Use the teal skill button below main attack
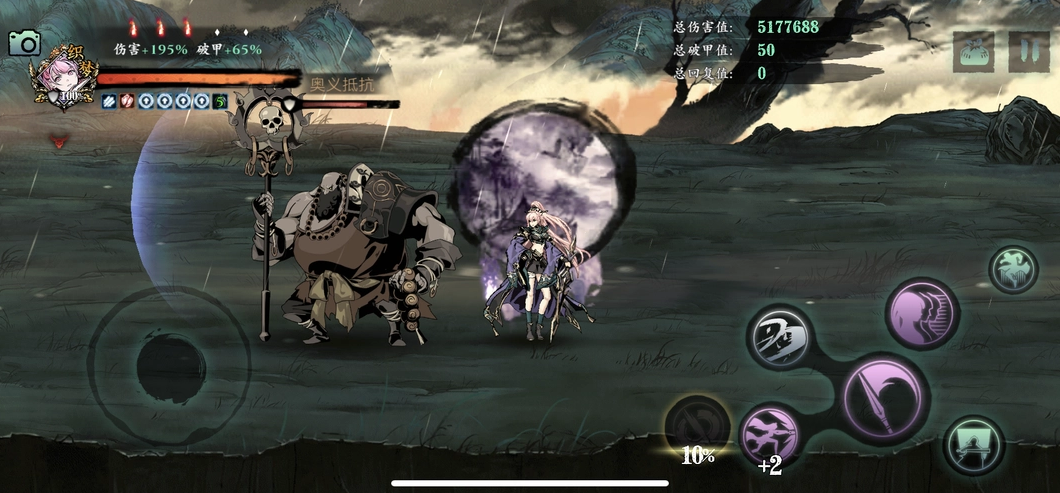Screen dimensions: 1060x493 tap(973, 445)
